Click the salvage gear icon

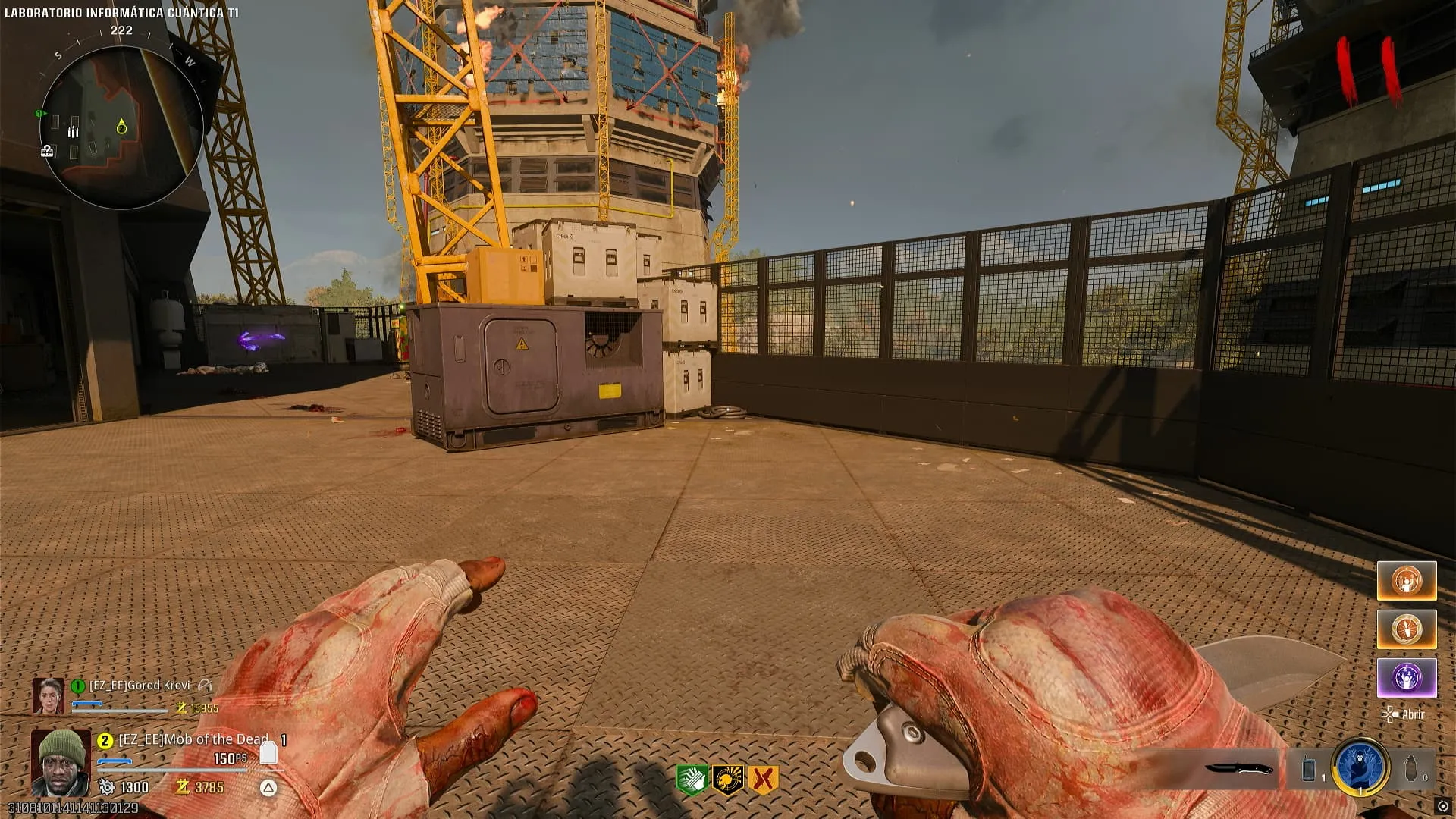107,787
